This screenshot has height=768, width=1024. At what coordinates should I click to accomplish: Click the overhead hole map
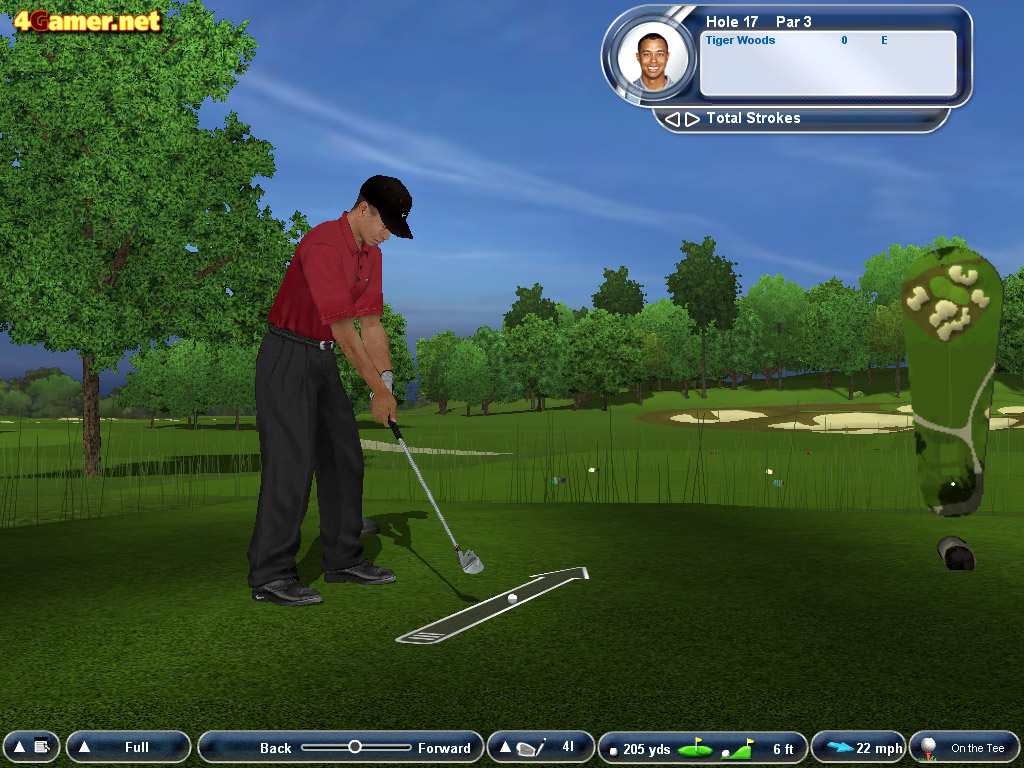click(x=950, y=380)
